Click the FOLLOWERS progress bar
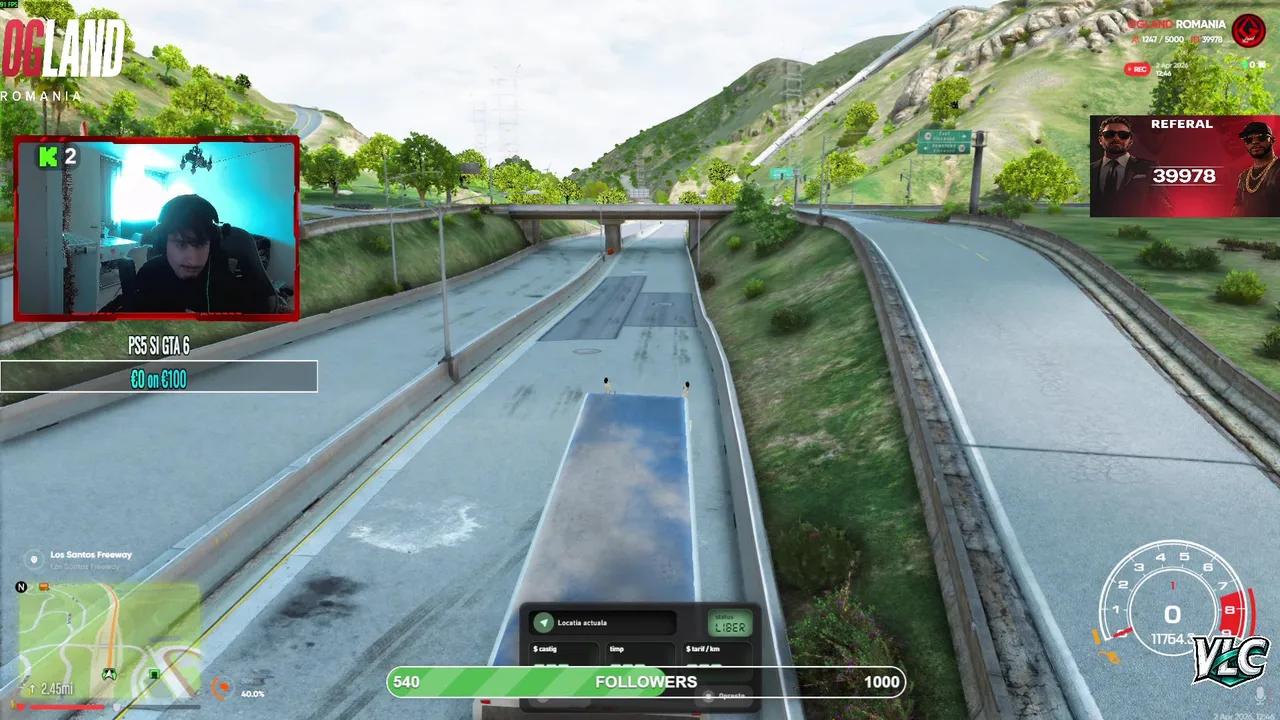The width and height of the screenshot is (1280, 720). click(645, 682)
